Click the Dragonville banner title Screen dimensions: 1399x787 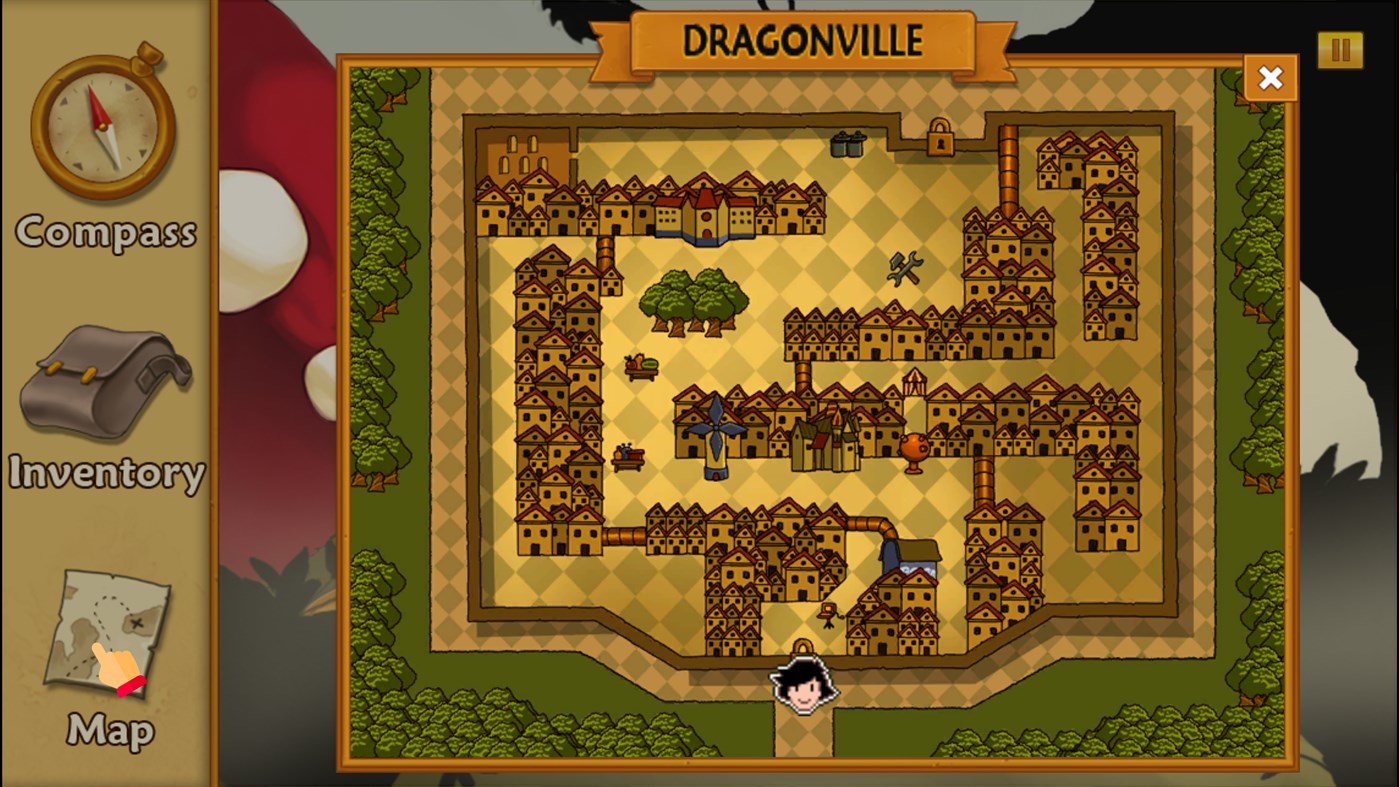[806, 42]
